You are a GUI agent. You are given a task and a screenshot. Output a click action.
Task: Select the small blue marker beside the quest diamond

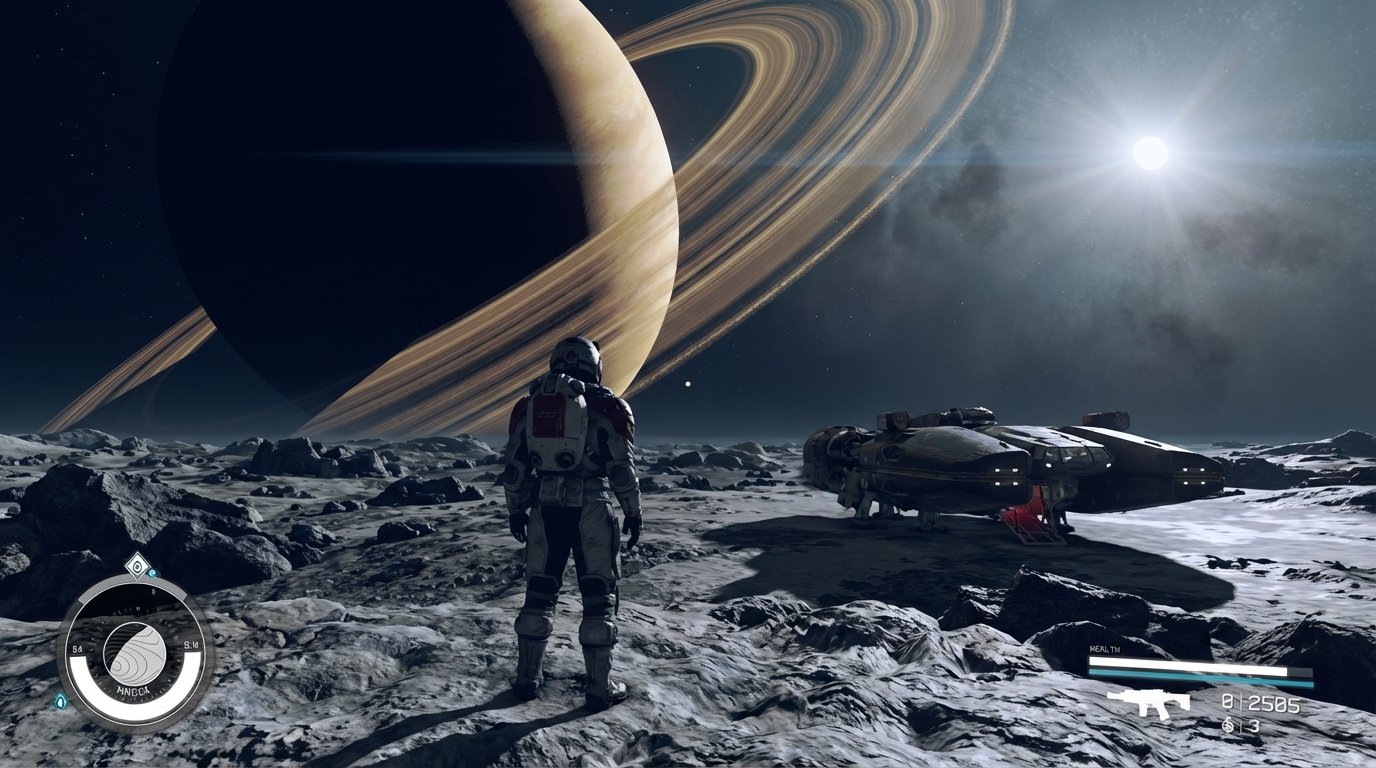(152, 572)
